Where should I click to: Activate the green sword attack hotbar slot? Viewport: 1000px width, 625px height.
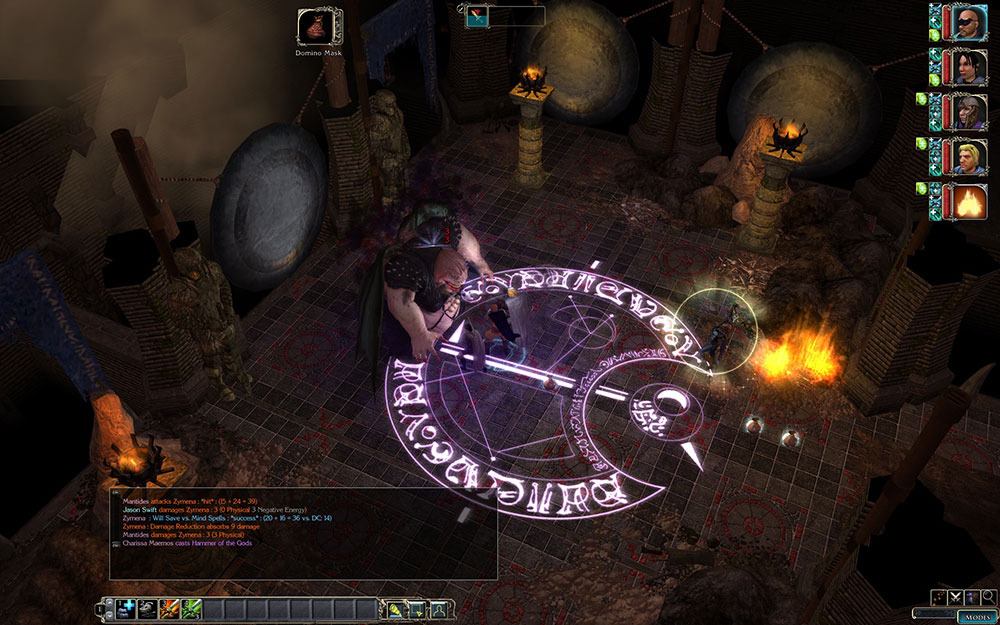191,608
